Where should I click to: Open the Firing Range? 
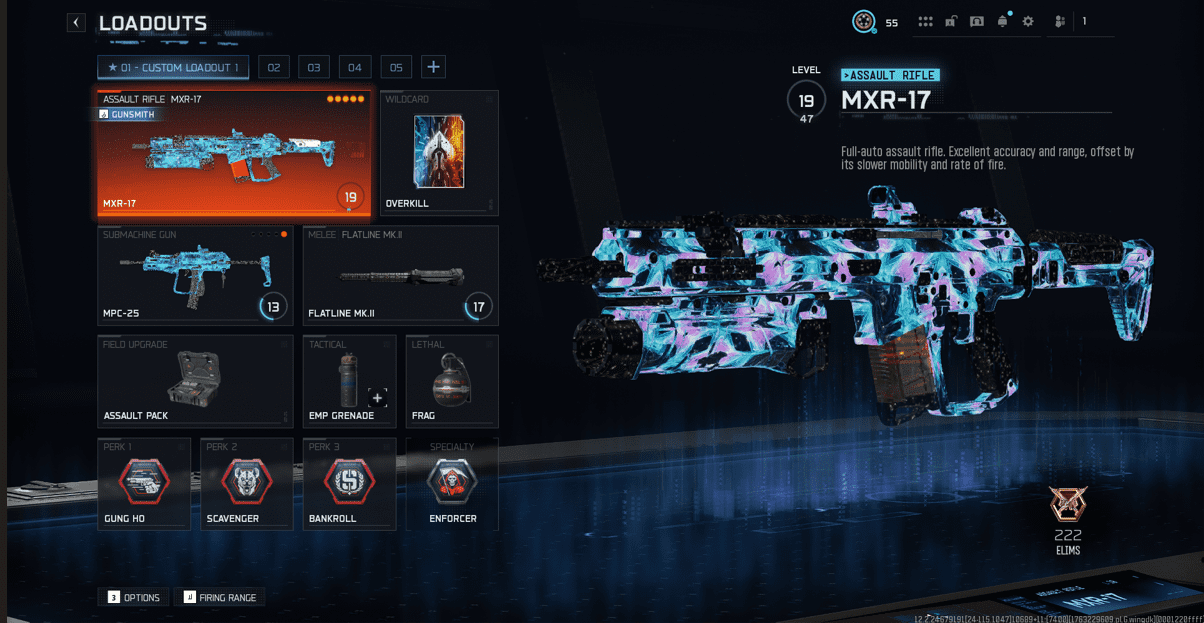click(x=219, y=597)
